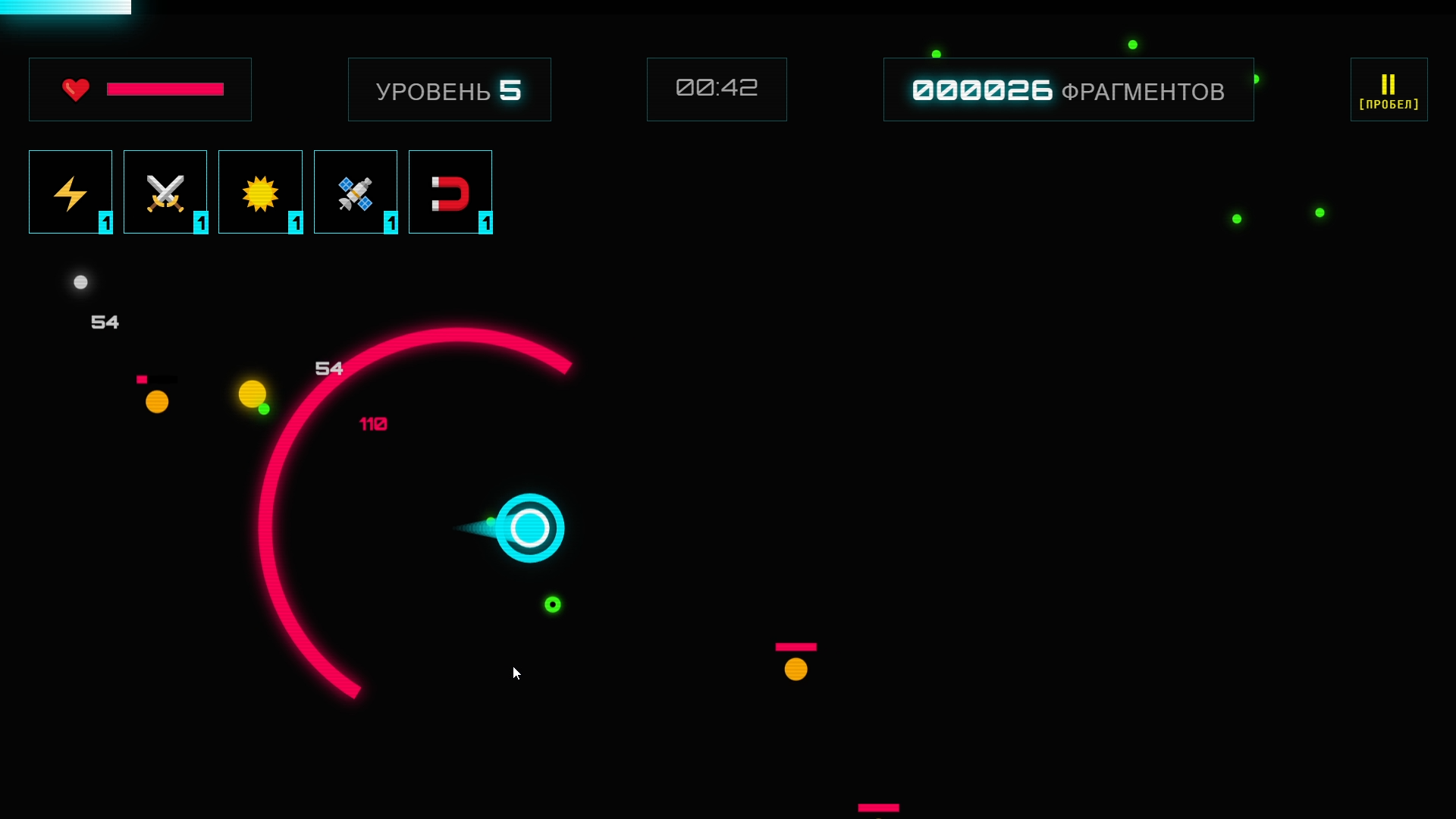
Task: Open the УРОВЕНЬ 5 level panel
Action: point(449,89)
